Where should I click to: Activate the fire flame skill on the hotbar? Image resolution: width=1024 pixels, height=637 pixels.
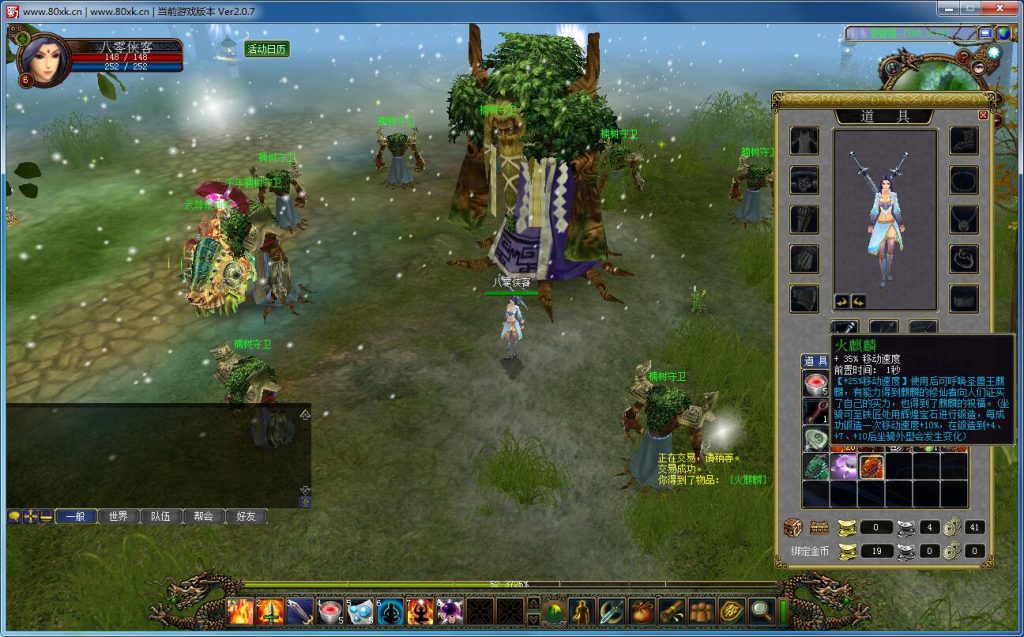(241, 611)
